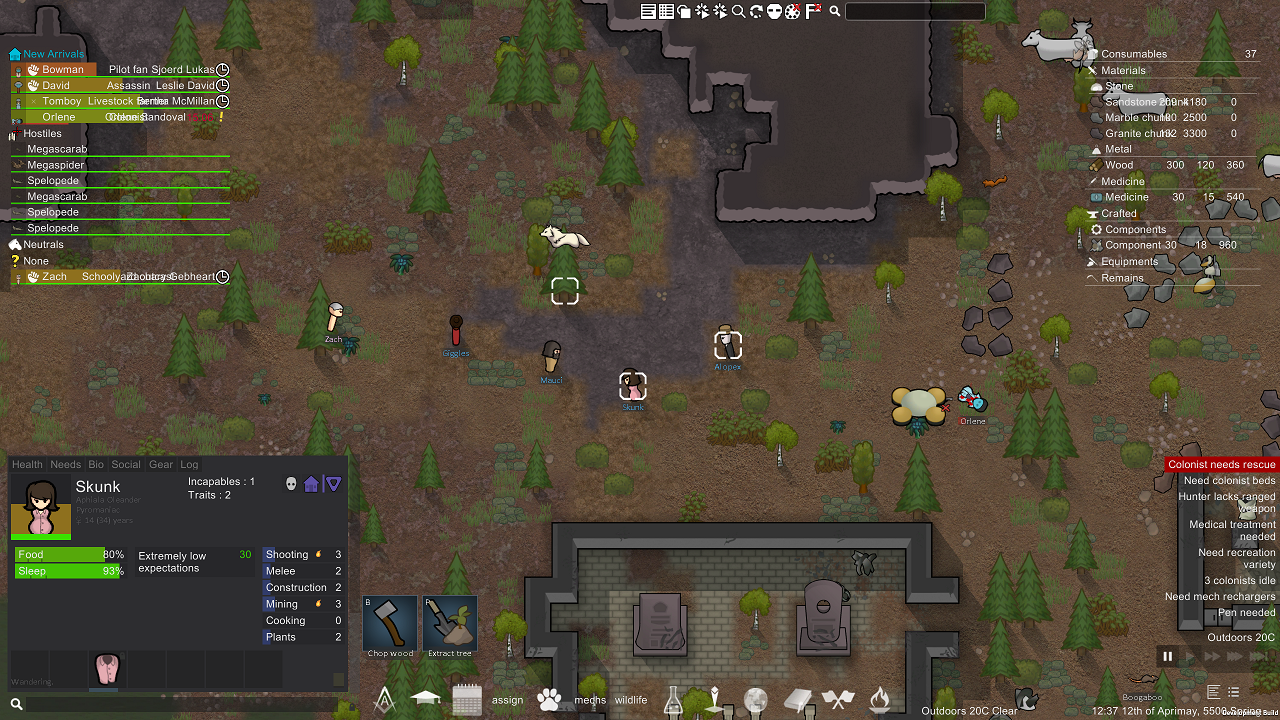Open the World map globe icon
The height and width of the screenshot is (720, 1280).
tap(755, 700)
